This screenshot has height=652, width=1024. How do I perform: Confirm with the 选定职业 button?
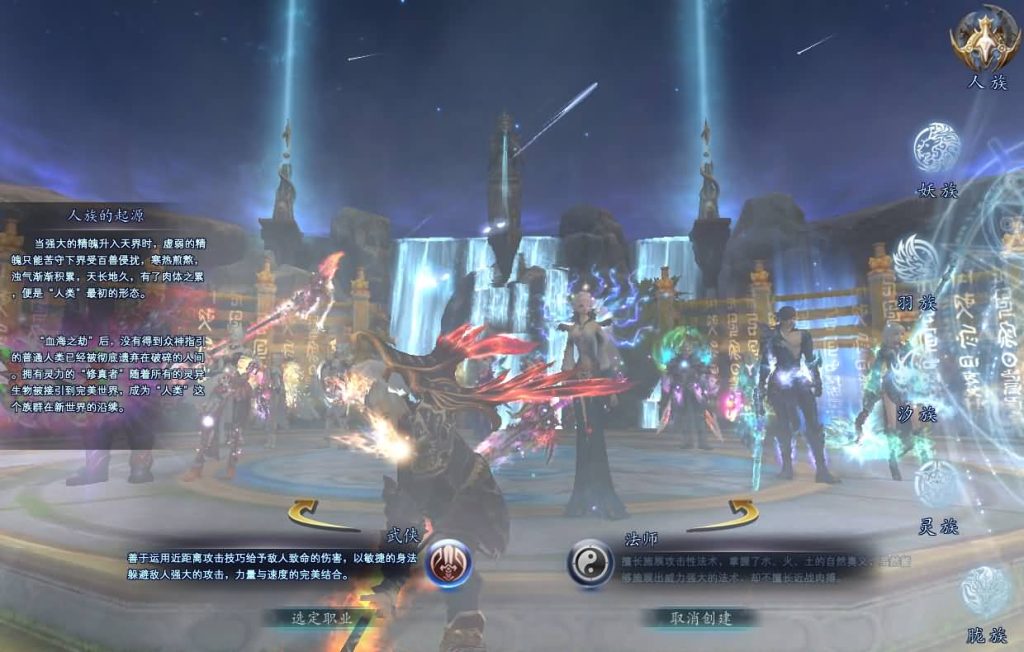point(322,618)
